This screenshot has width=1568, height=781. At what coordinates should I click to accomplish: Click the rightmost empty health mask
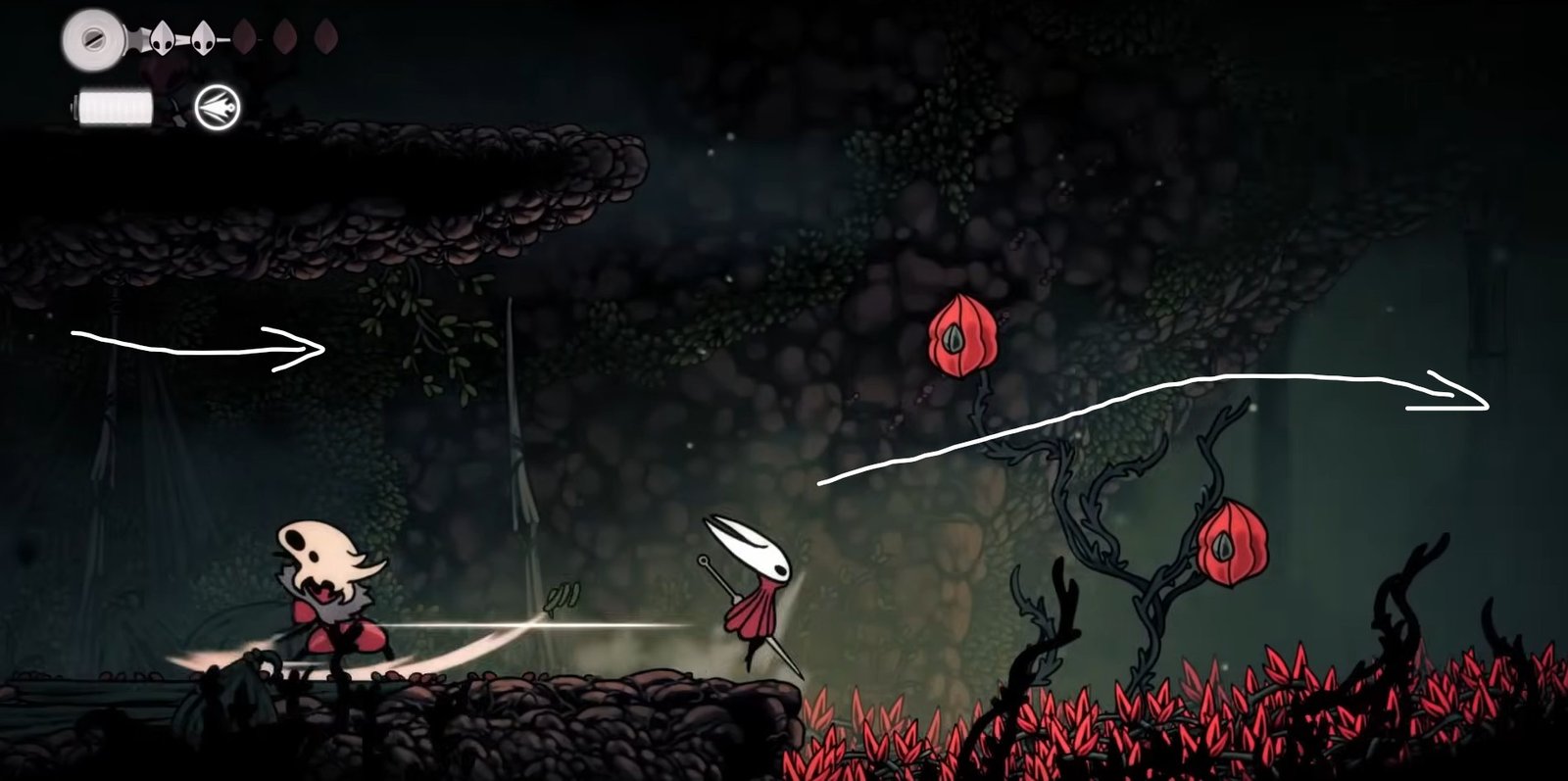click(327, 36)
